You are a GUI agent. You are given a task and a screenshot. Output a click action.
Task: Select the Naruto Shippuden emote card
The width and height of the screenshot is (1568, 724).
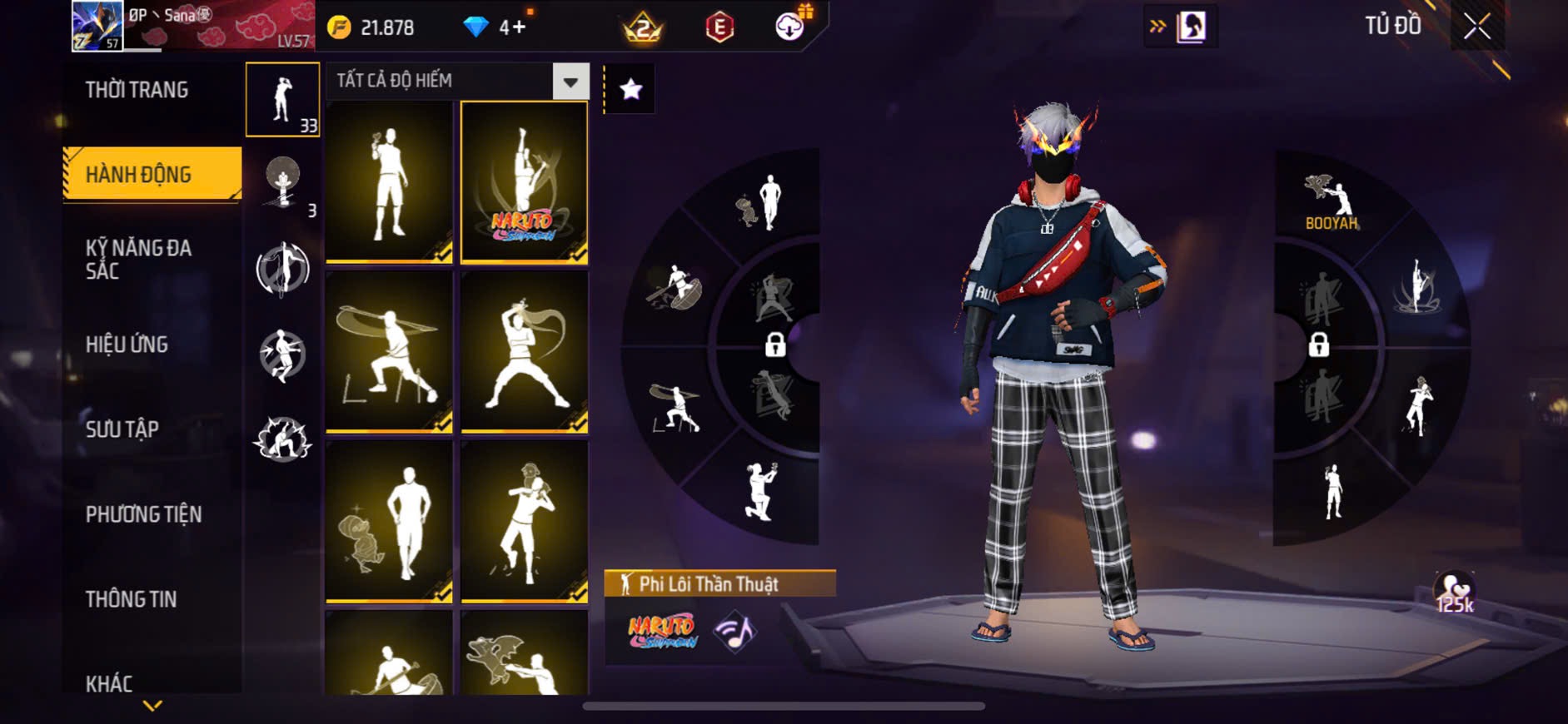(x=524, y=182)
